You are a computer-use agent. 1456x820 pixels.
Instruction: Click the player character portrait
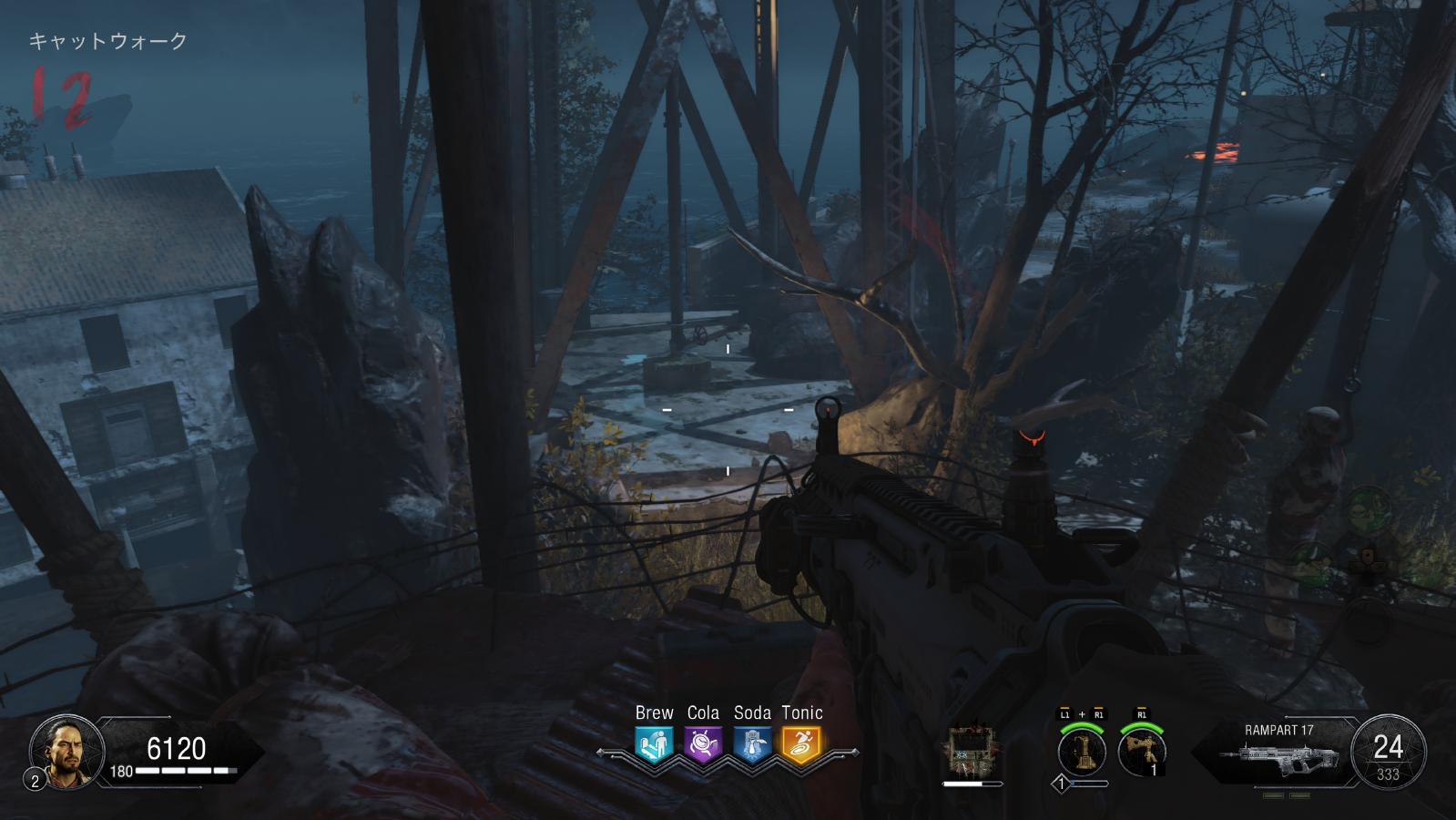pos(60,750)
